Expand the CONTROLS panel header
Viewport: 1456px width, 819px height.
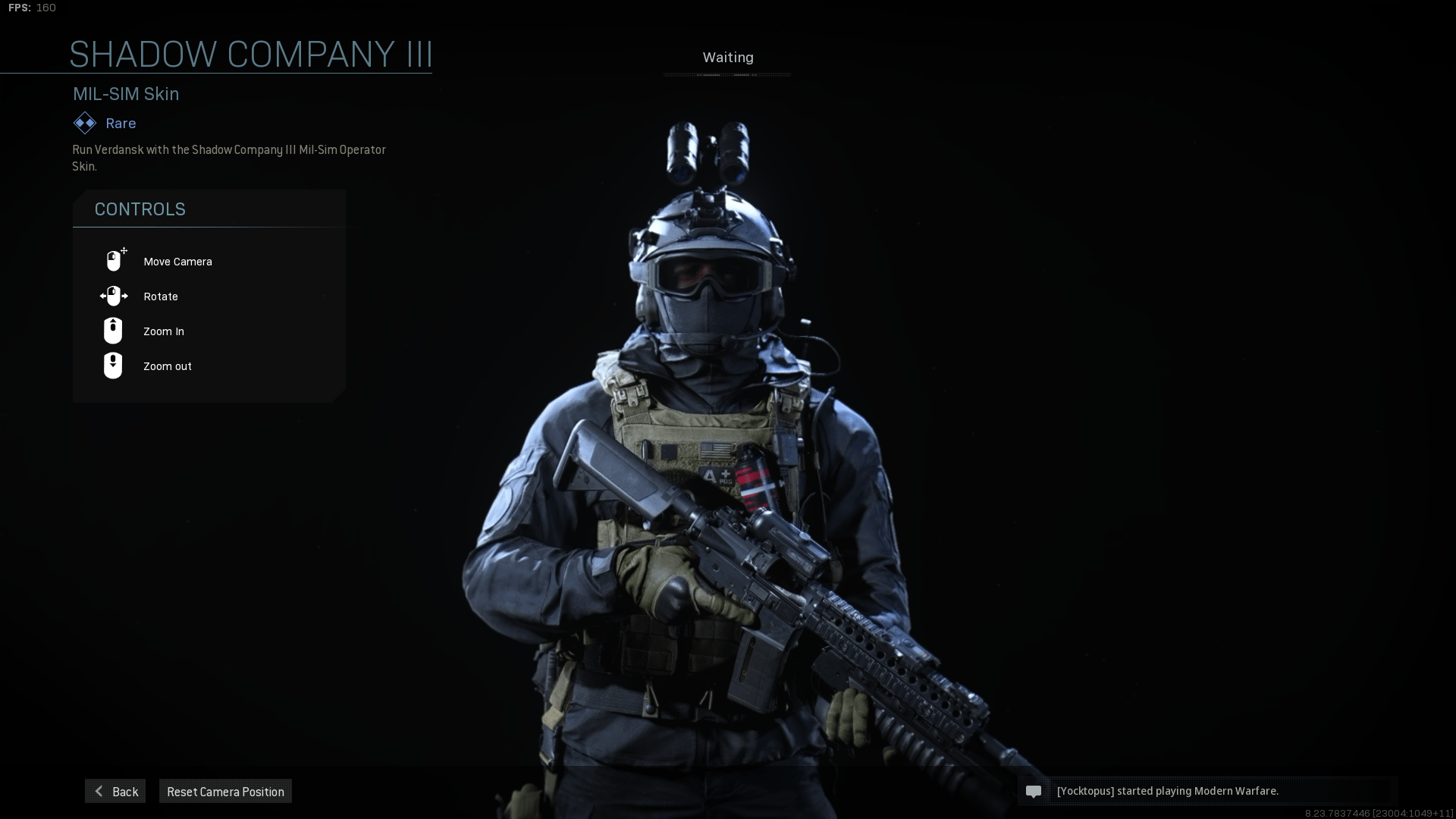coord(140,209)
